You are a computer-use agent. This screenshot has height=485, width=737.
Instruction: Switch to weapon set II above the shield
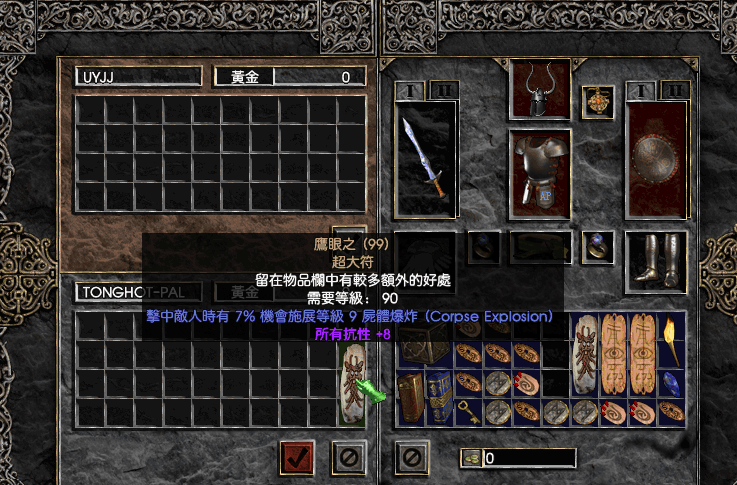674,91
